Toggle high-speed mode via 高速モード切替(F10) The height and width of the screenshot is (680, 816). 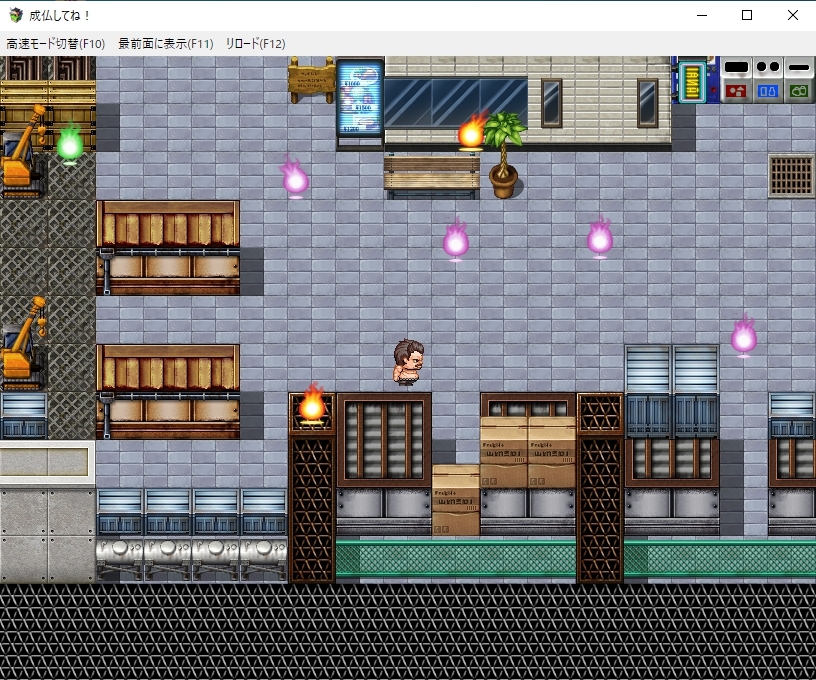56,44
